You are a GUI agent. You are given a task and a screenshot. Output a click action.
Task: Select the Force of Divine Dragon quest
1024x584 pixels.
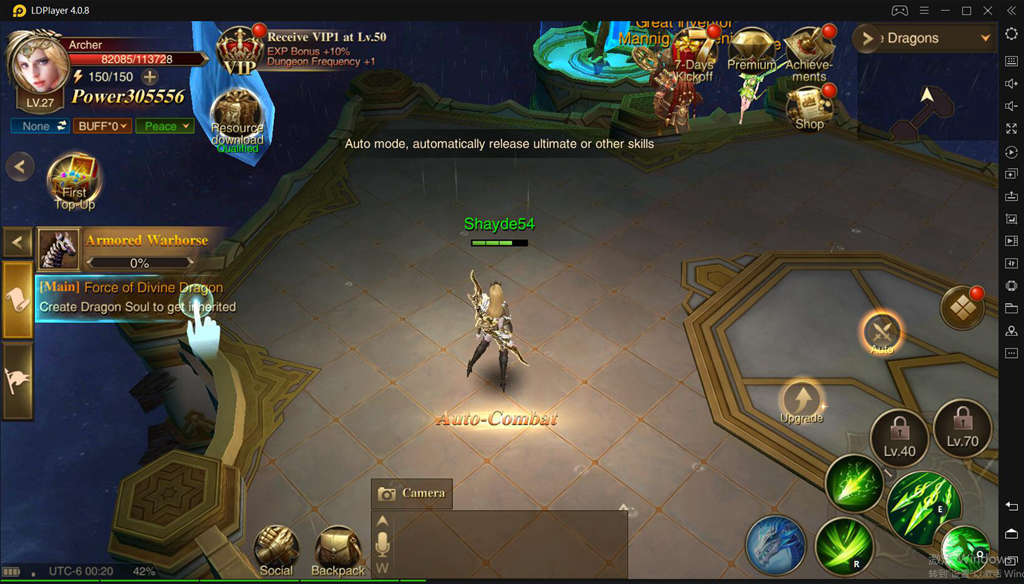(x=135, y=297)
